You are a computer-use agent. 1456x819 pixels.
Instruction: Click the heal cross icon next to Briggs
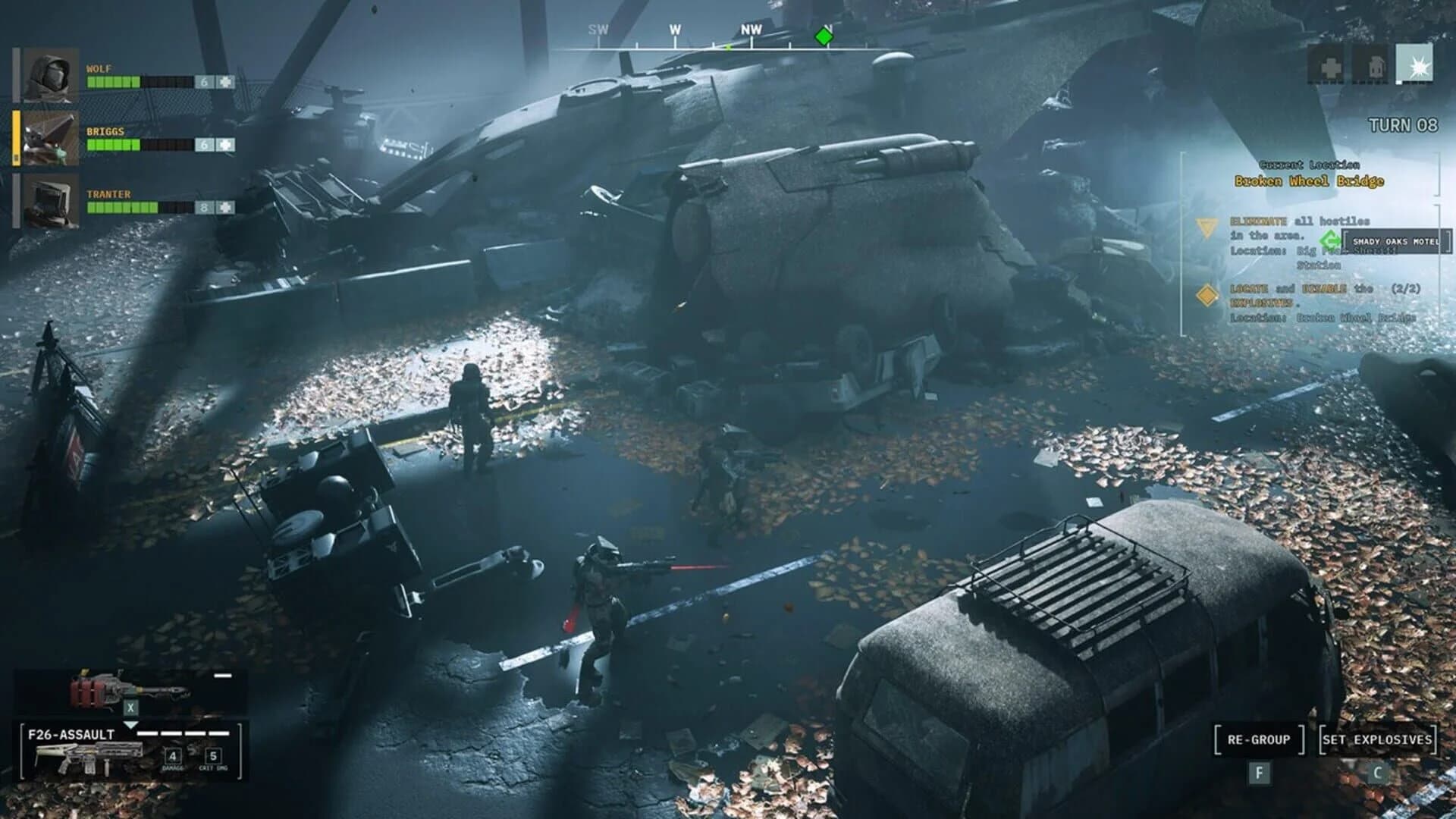(224, 145)
